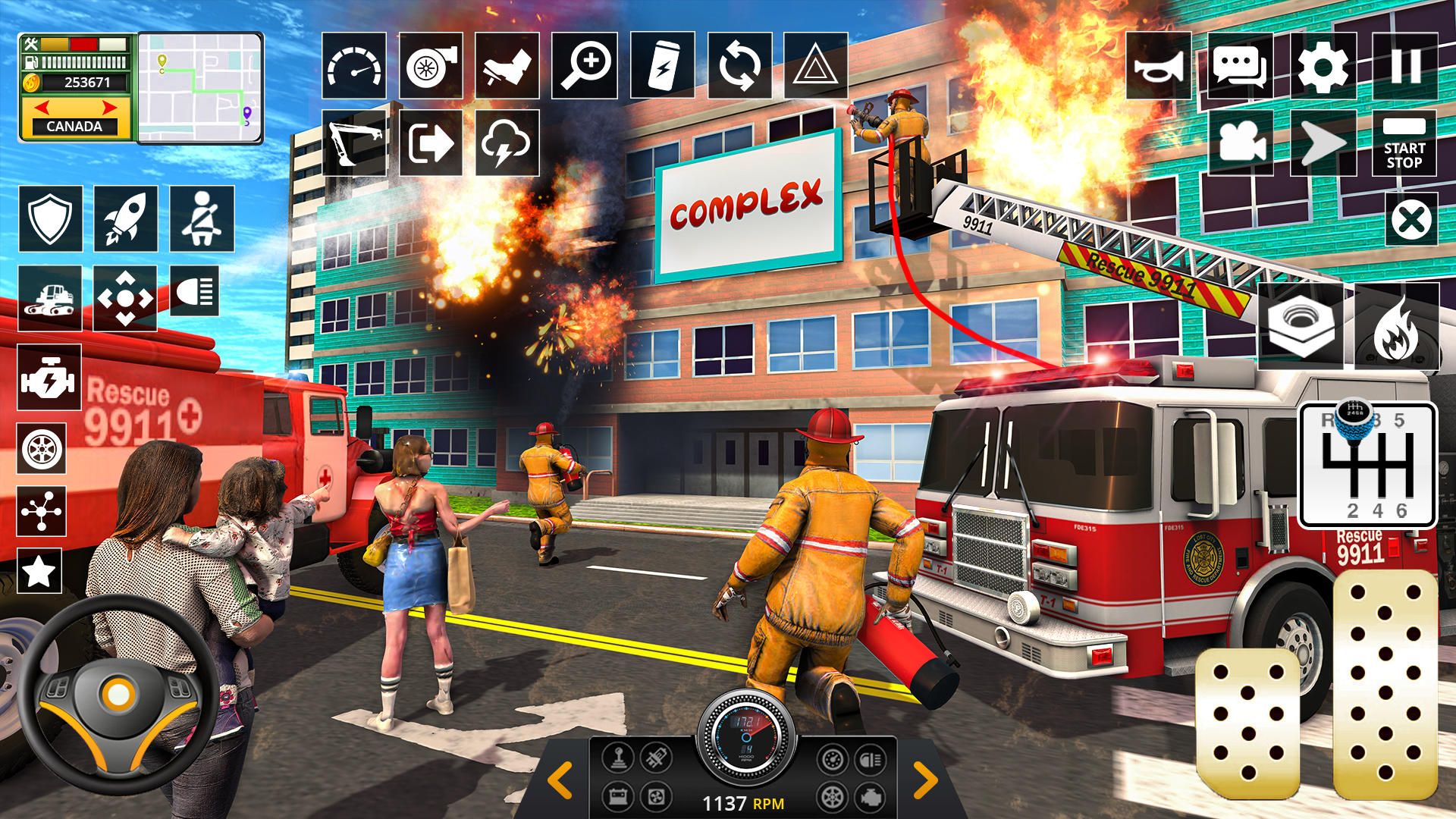Close the panel with the X button
Image resolution: width=1456 pixels, height=819 pixels.
[1410, 220]
